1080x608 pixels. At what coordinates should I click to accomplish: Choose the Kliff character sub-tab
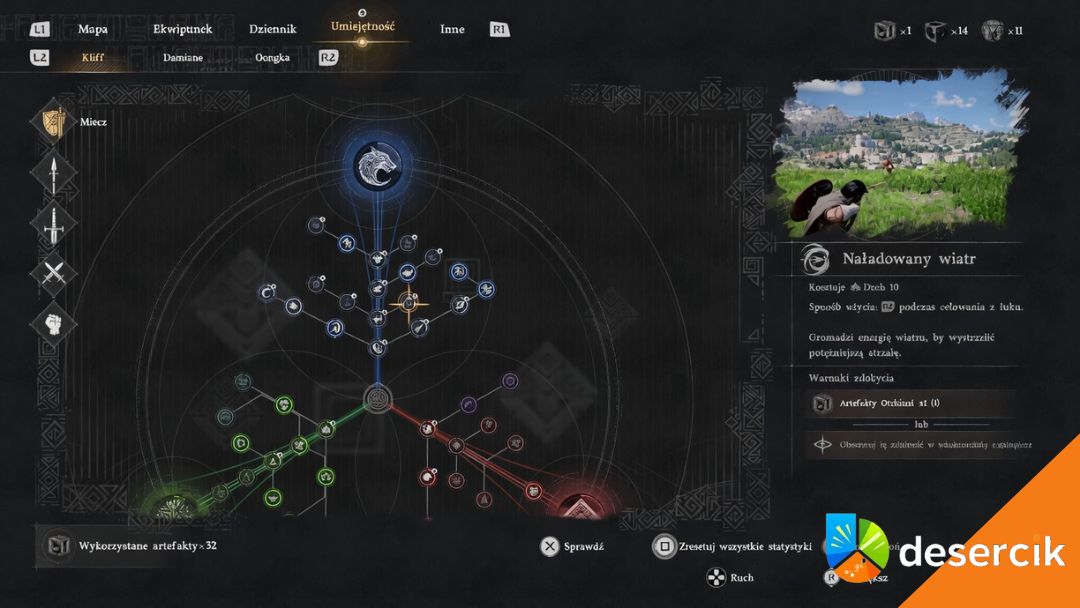tap(93, 57)
